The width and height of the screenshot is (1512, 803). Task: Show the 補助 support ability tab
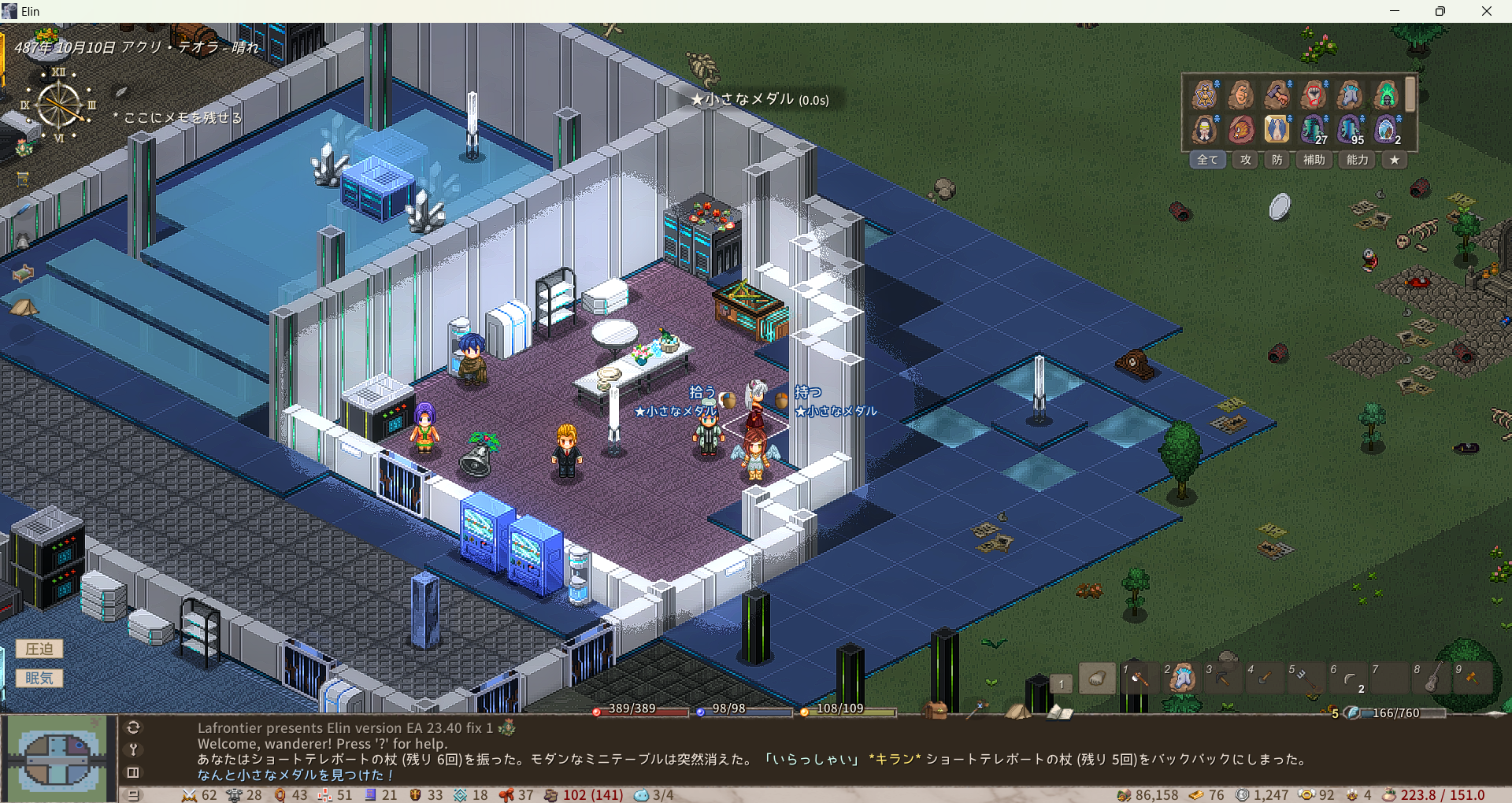pos(1314,160)
